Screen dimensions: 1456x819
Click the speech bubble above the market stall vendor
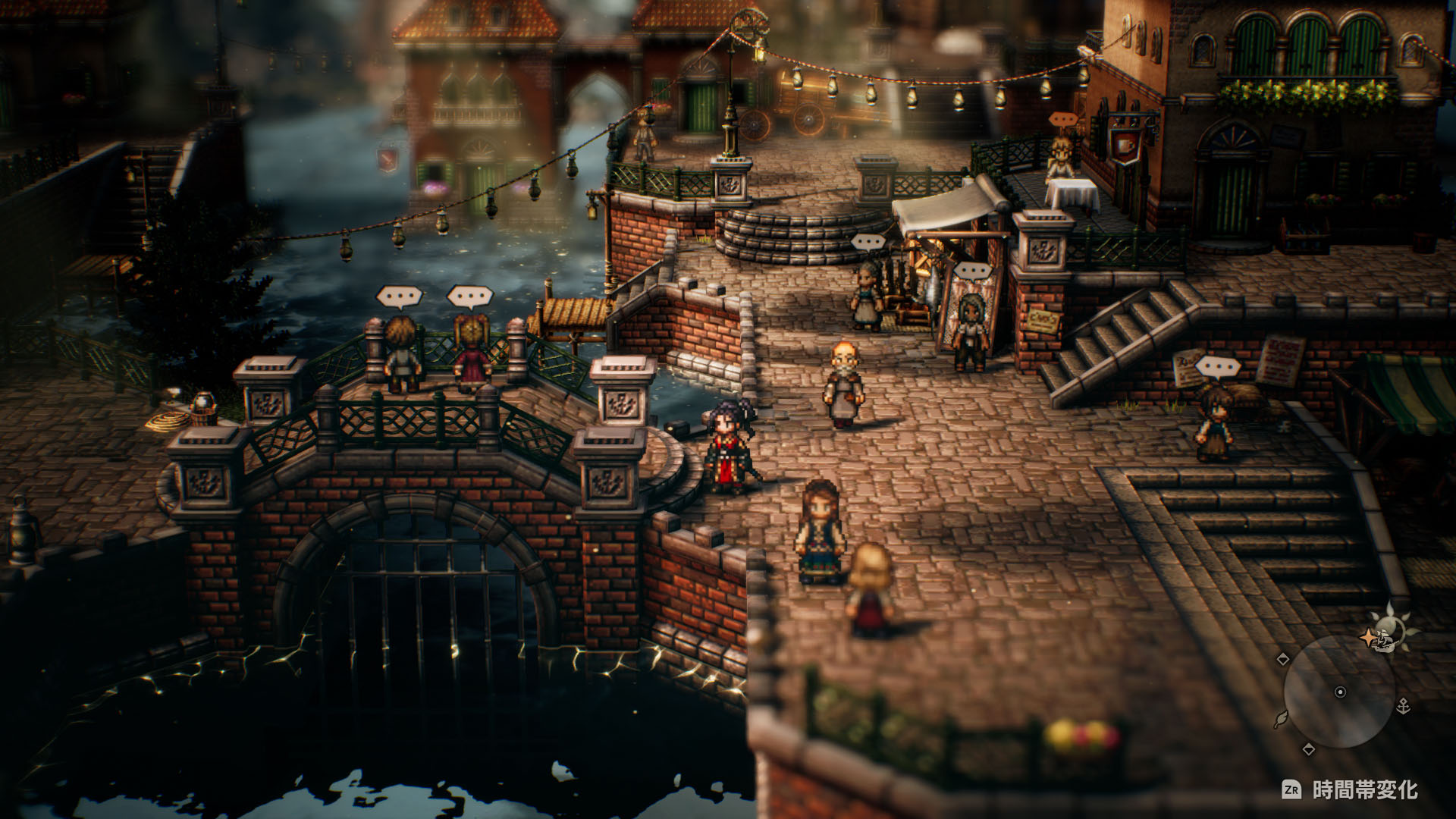(868, 242)
